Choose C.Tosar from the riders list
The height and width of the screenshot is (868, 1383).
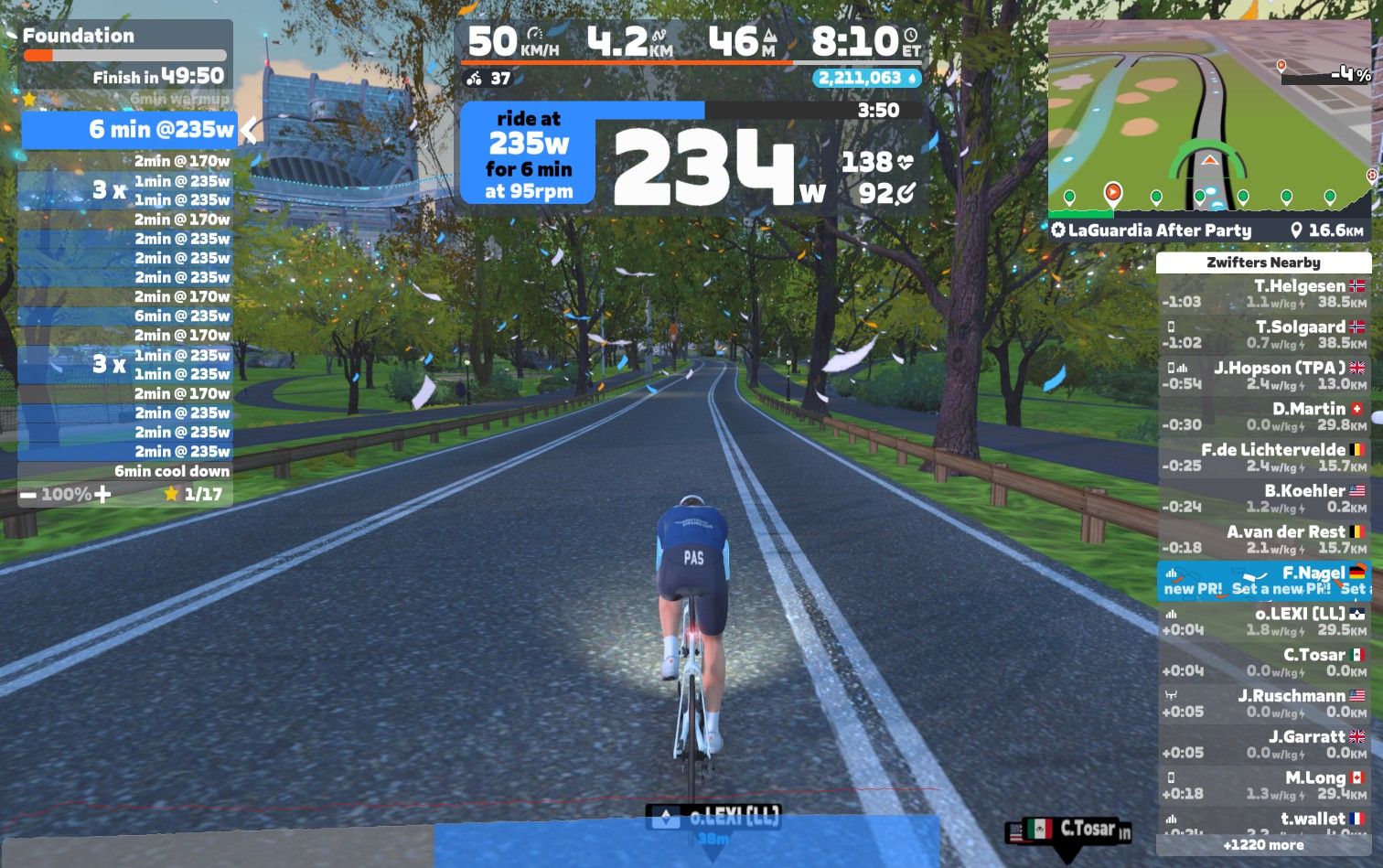[1263, 663]
